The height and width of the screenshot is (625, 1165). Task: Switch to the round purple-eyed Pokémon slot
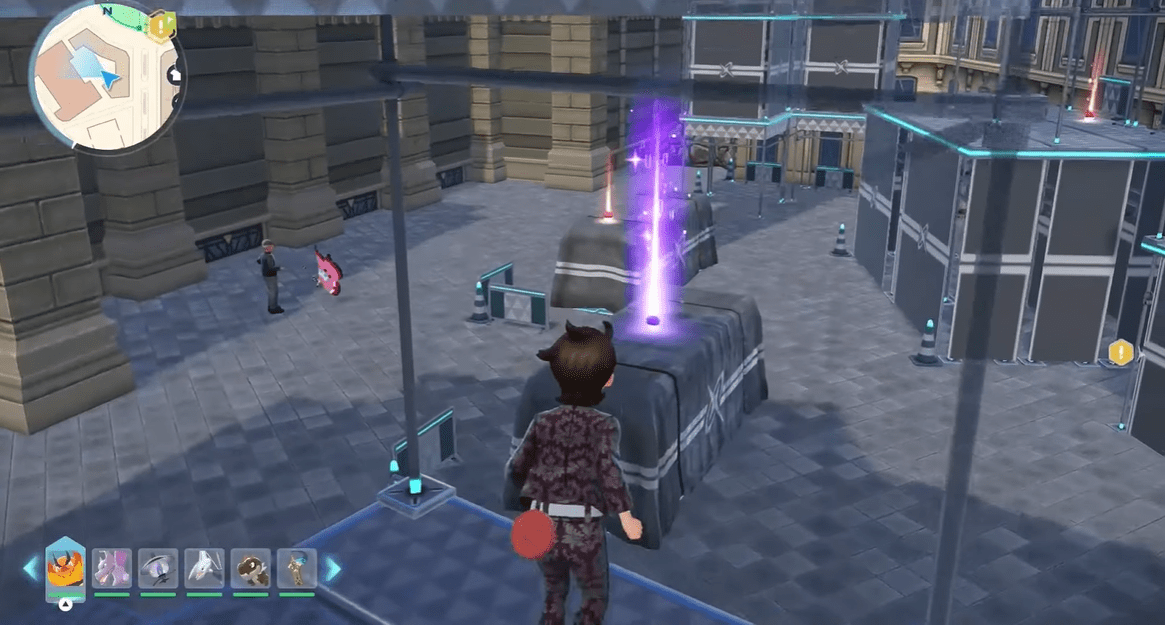tap(158, 568)
